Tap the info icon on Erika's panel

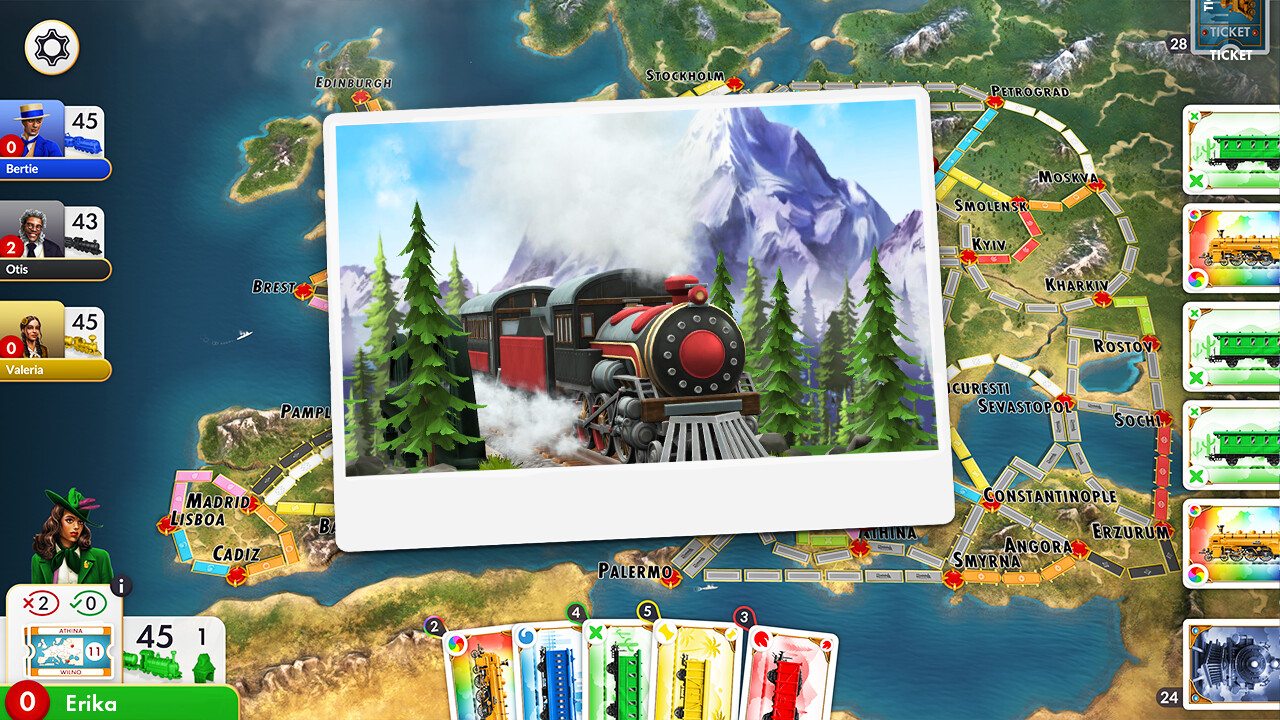coord(122,588)
